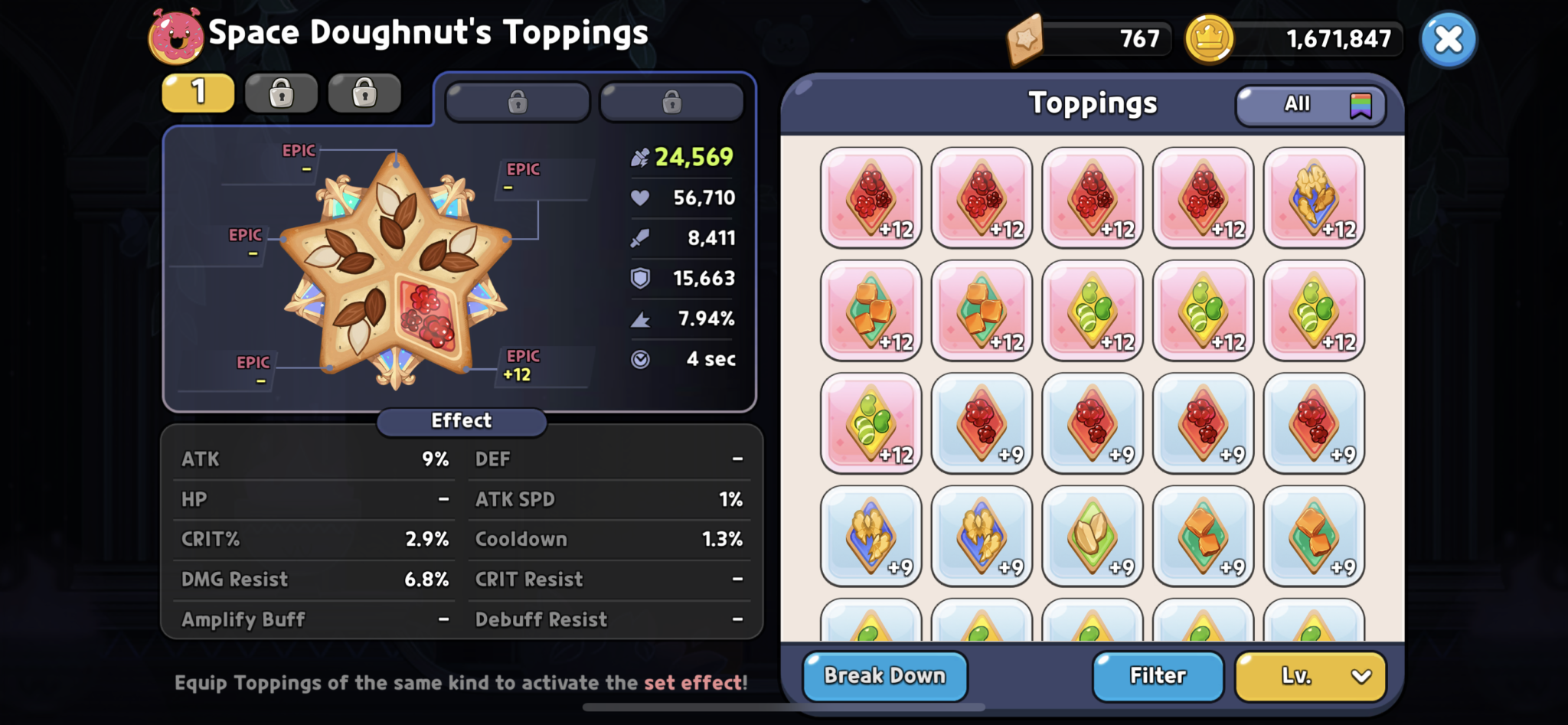1568x725 pixels.
Task: Click the heart HP icon beside 56,710
Action: pos(642,198)
